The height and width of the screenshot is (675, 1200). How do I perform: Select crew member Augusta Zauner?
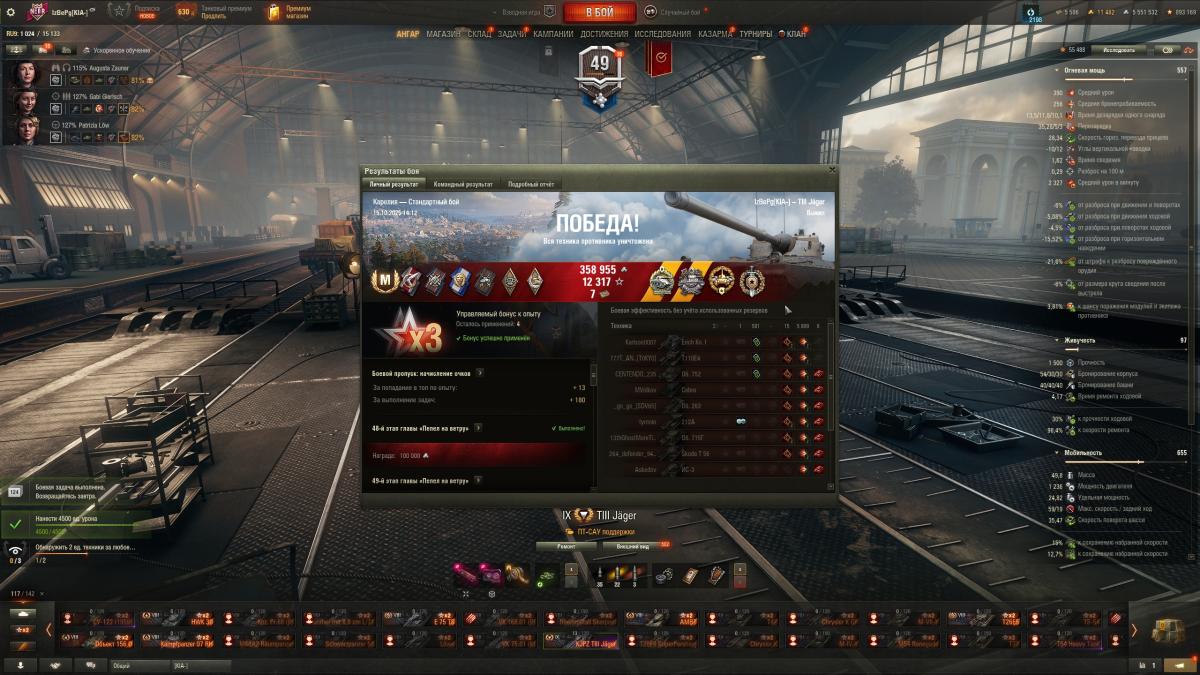[x=25, y=74]
